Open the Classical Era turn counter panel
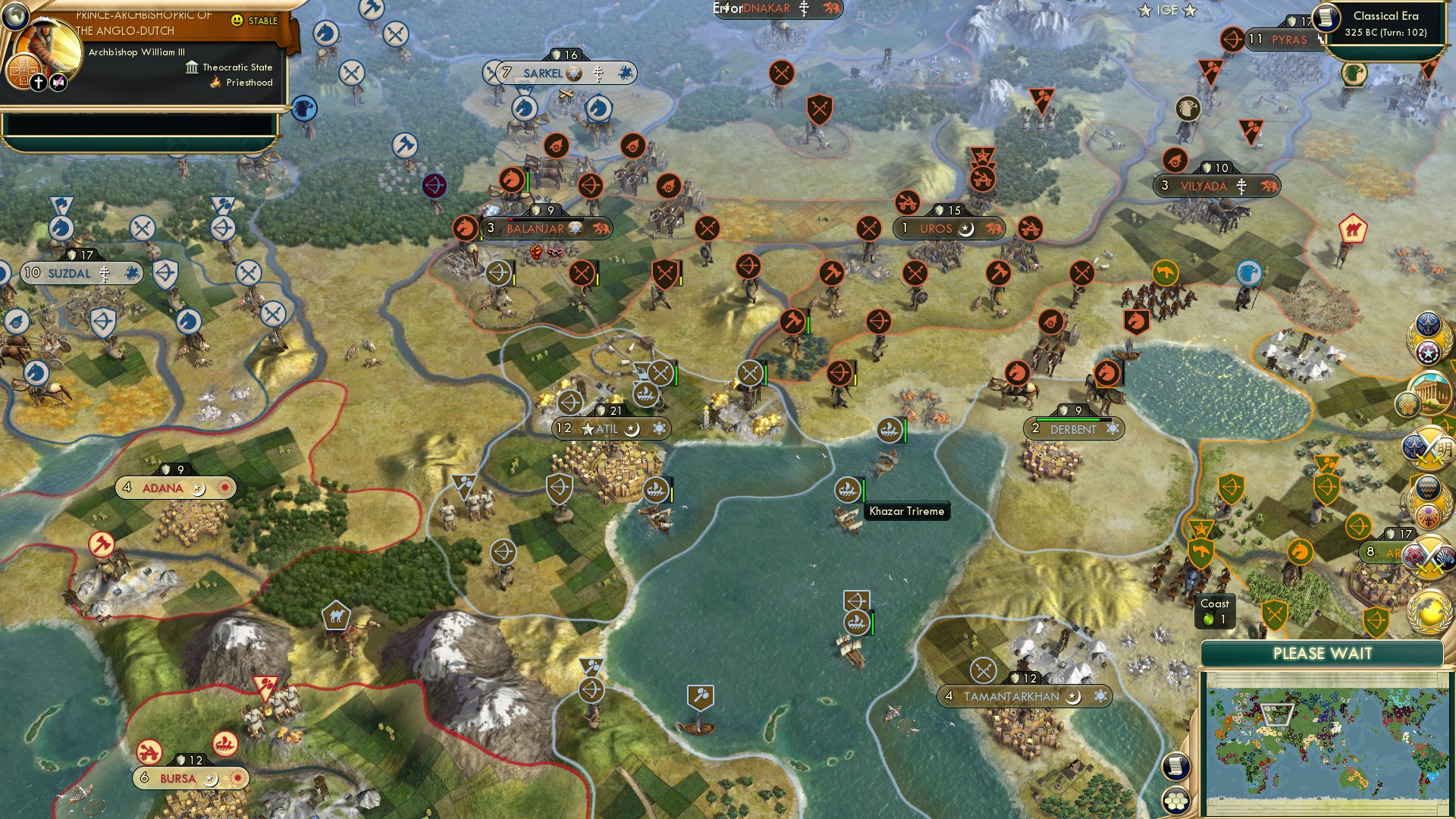 pos(1388,23)
